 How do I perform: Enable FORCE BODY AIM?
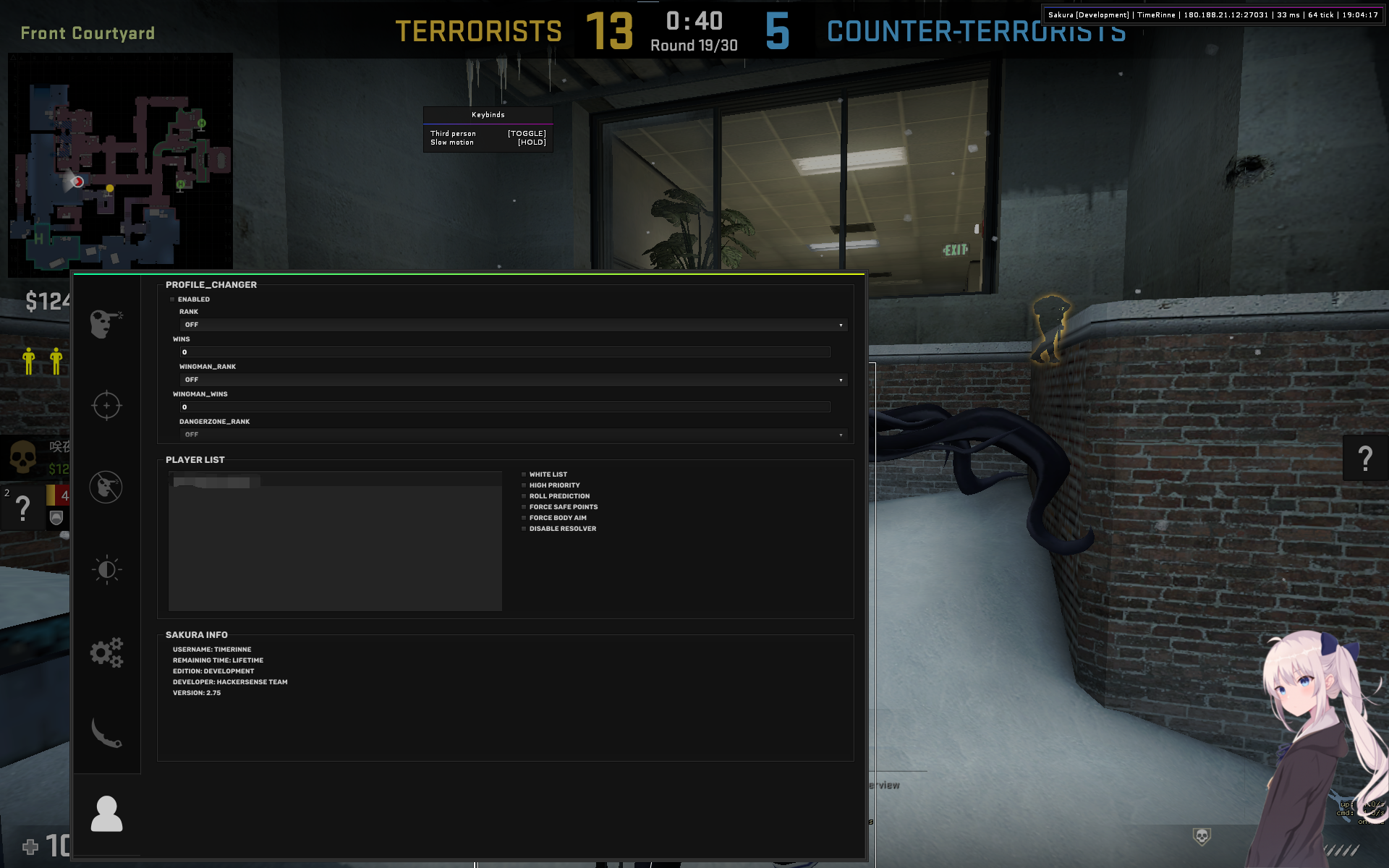click(x=524, y=518)
